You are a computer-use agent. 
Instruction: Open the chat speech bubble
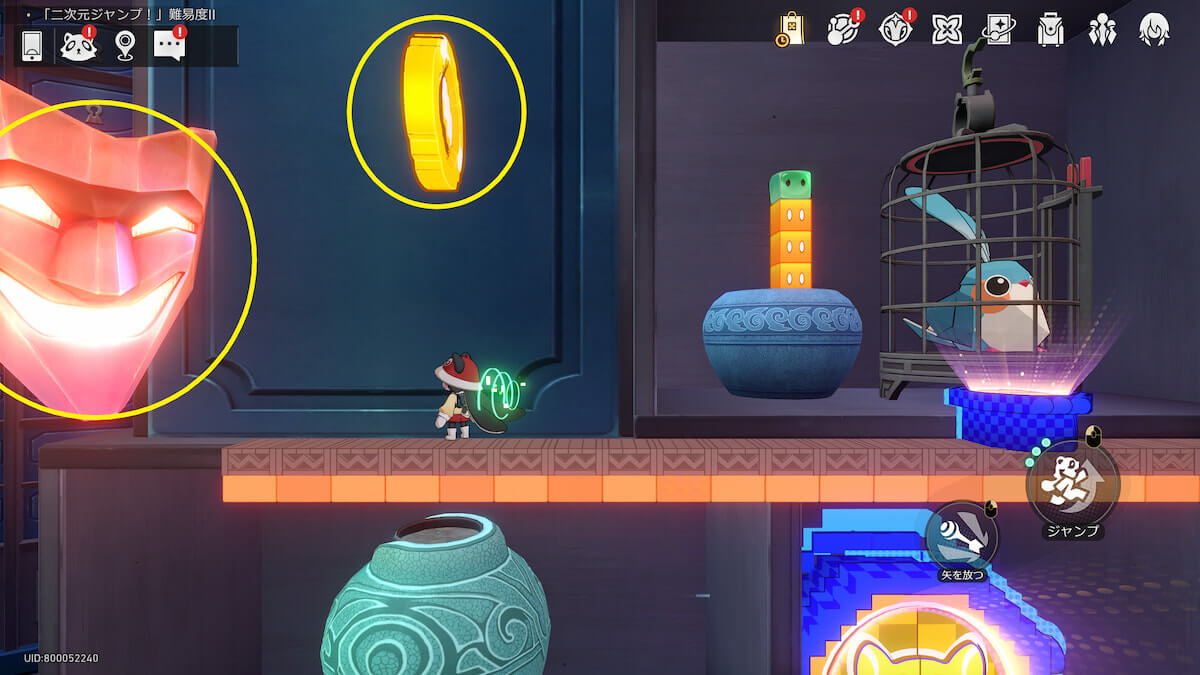[x=169, y=46]
